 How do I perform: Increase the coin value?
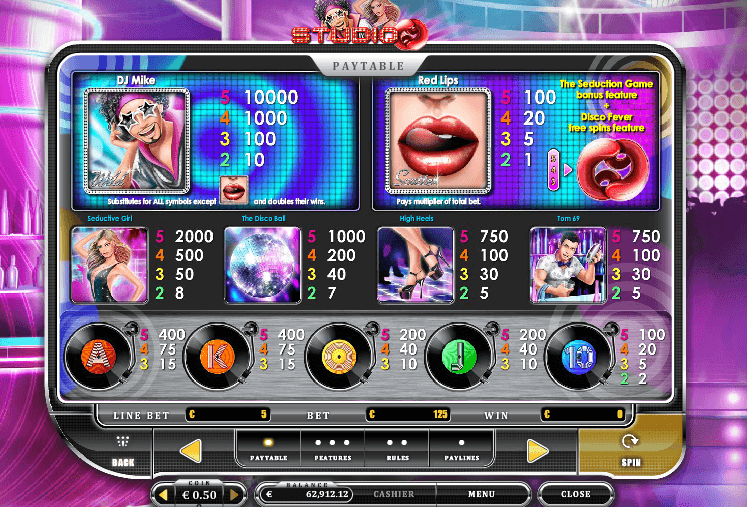(234, 494)
